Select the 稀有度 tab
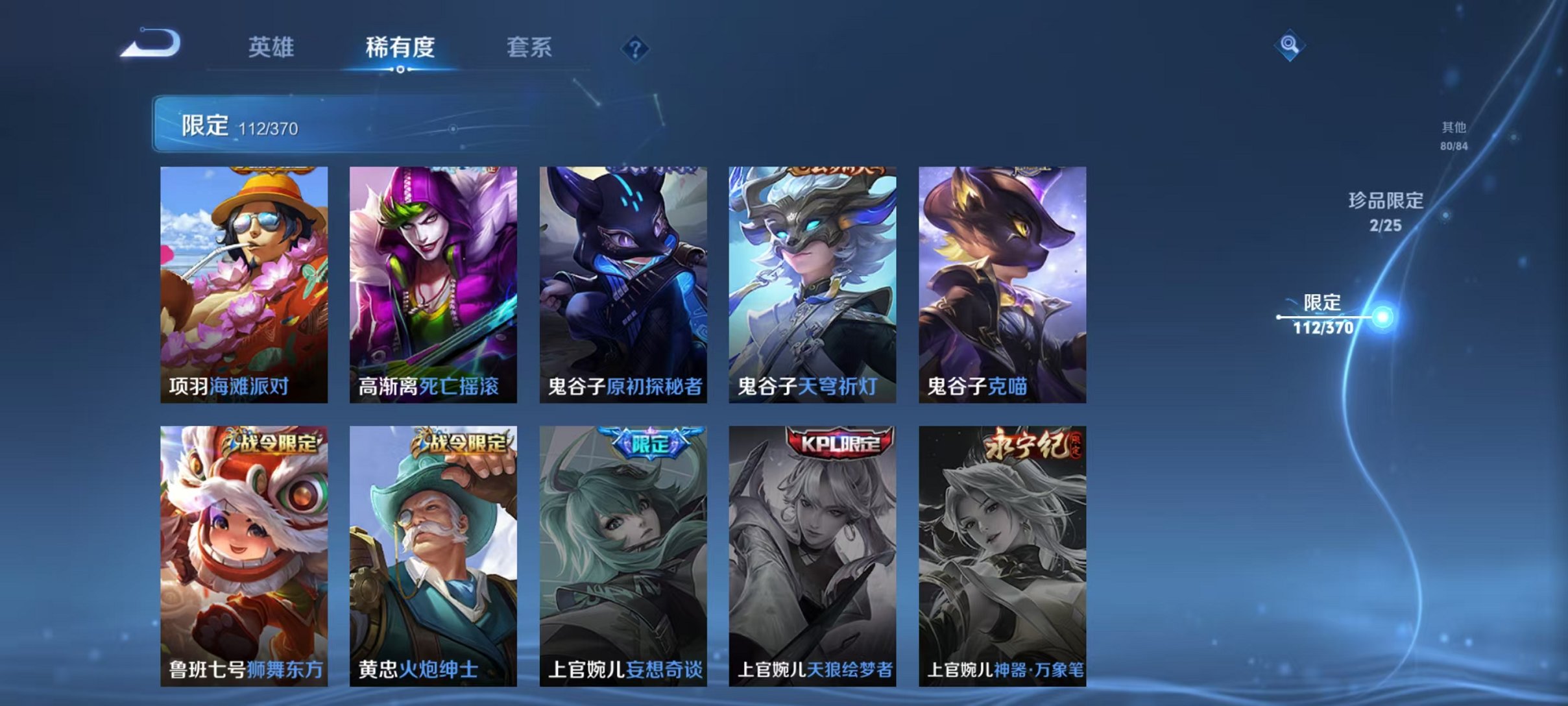The image size is (1568, 706). click(400, 47)
